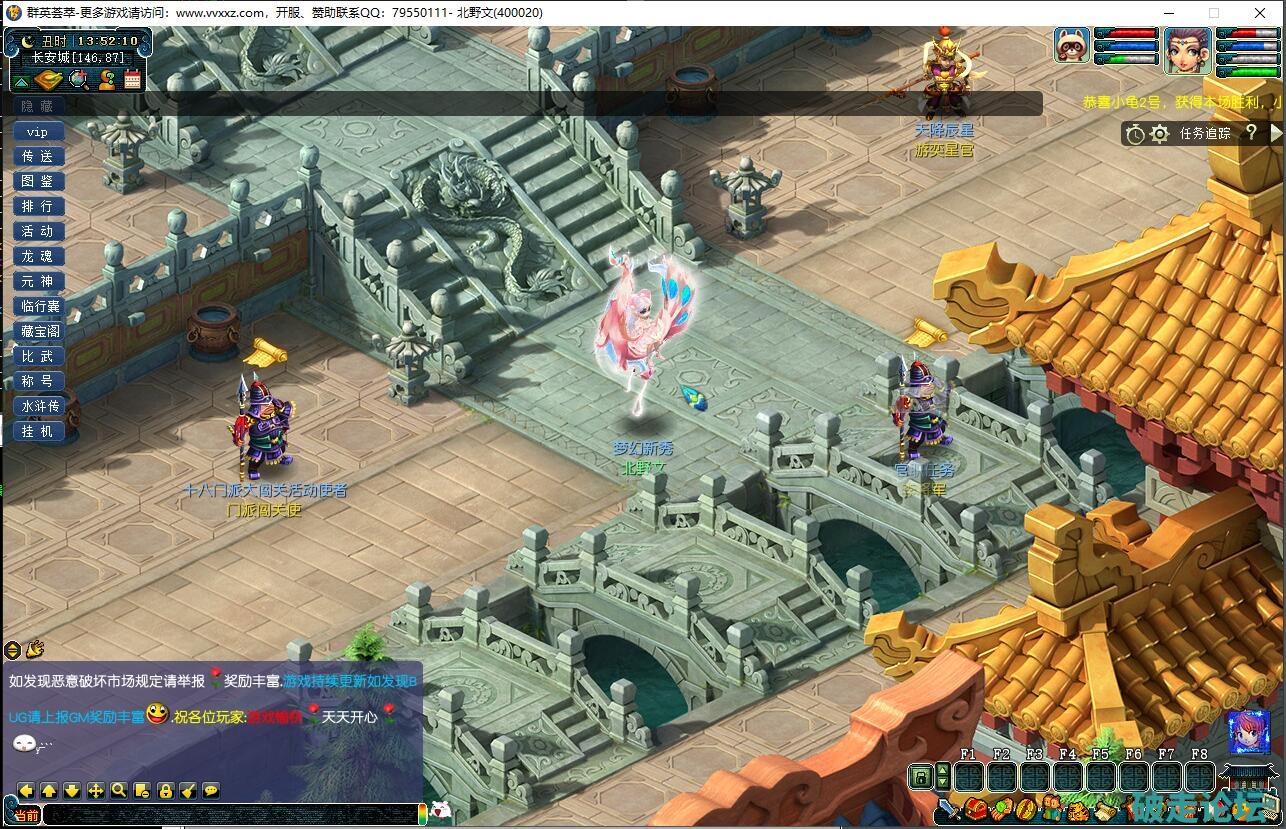Viewport: 1286px width, 829px height.
Task: Click the chat input text field
Action: pyautogui.click(x=228, y=815)
